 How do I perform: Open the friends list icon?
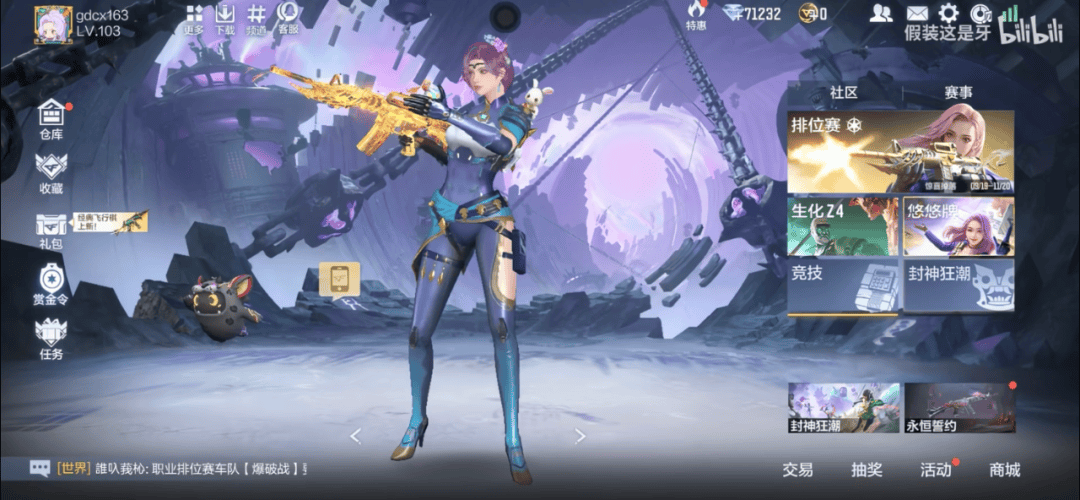(881, 13)
